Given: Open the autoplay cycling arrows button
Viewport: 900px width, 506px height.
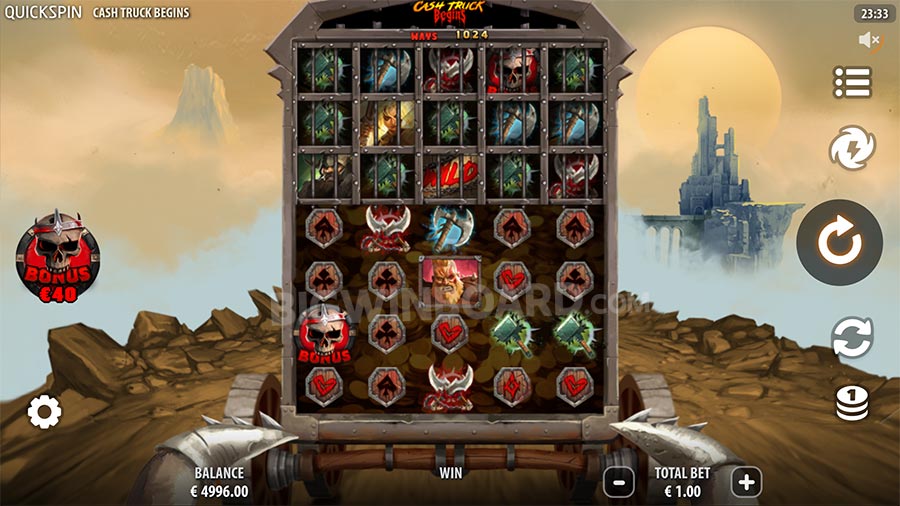Looking at the screenshot, I should click(852, 337).
